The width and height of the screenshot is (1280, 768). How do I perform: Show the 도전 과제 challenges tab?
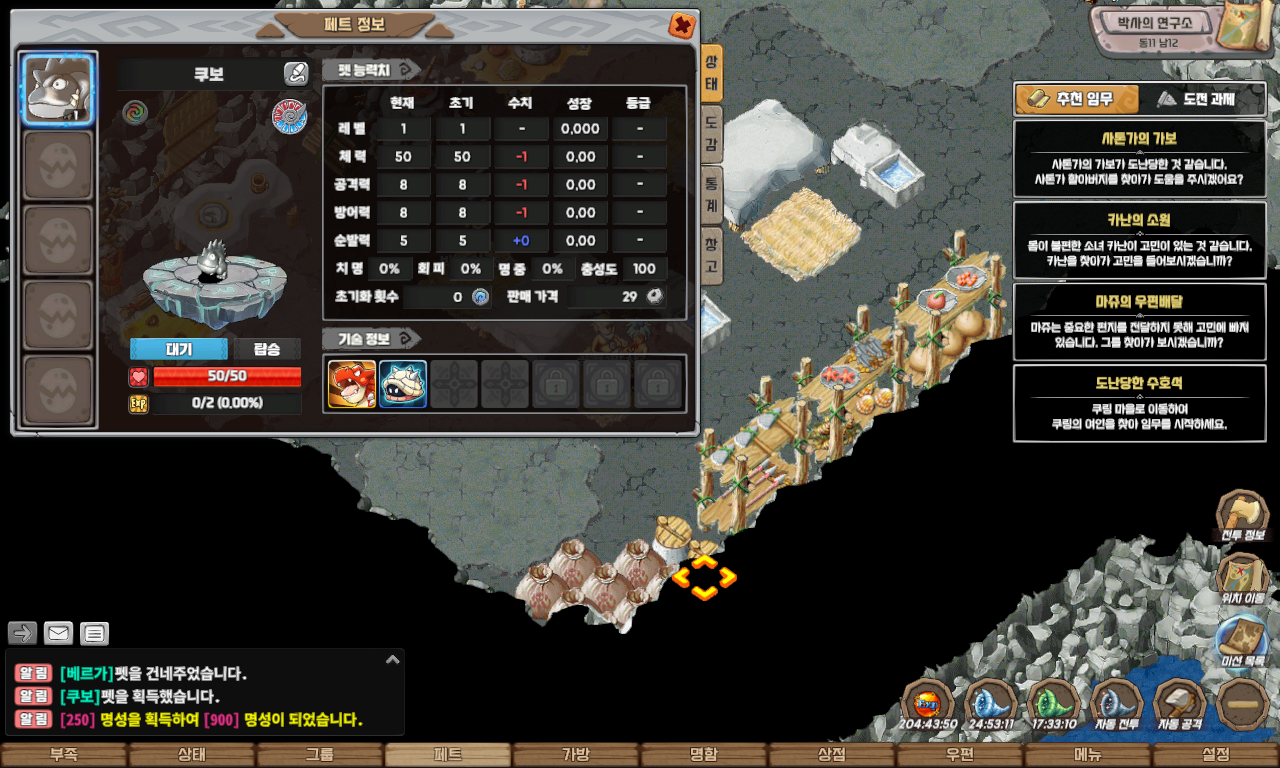pos(1203,99)
